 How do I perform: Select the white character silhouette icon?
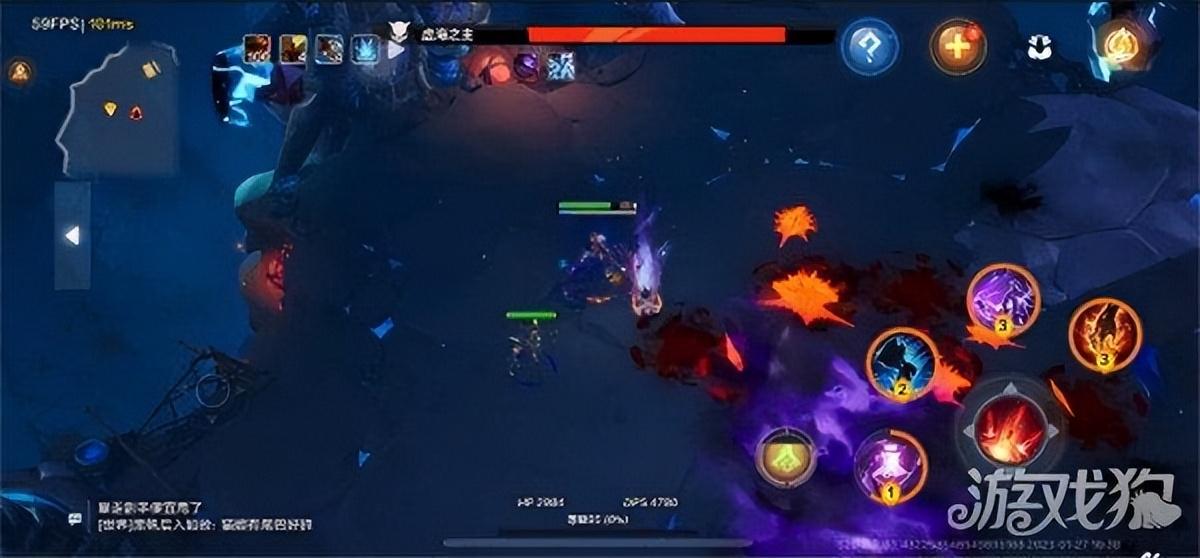[1037, 46]
